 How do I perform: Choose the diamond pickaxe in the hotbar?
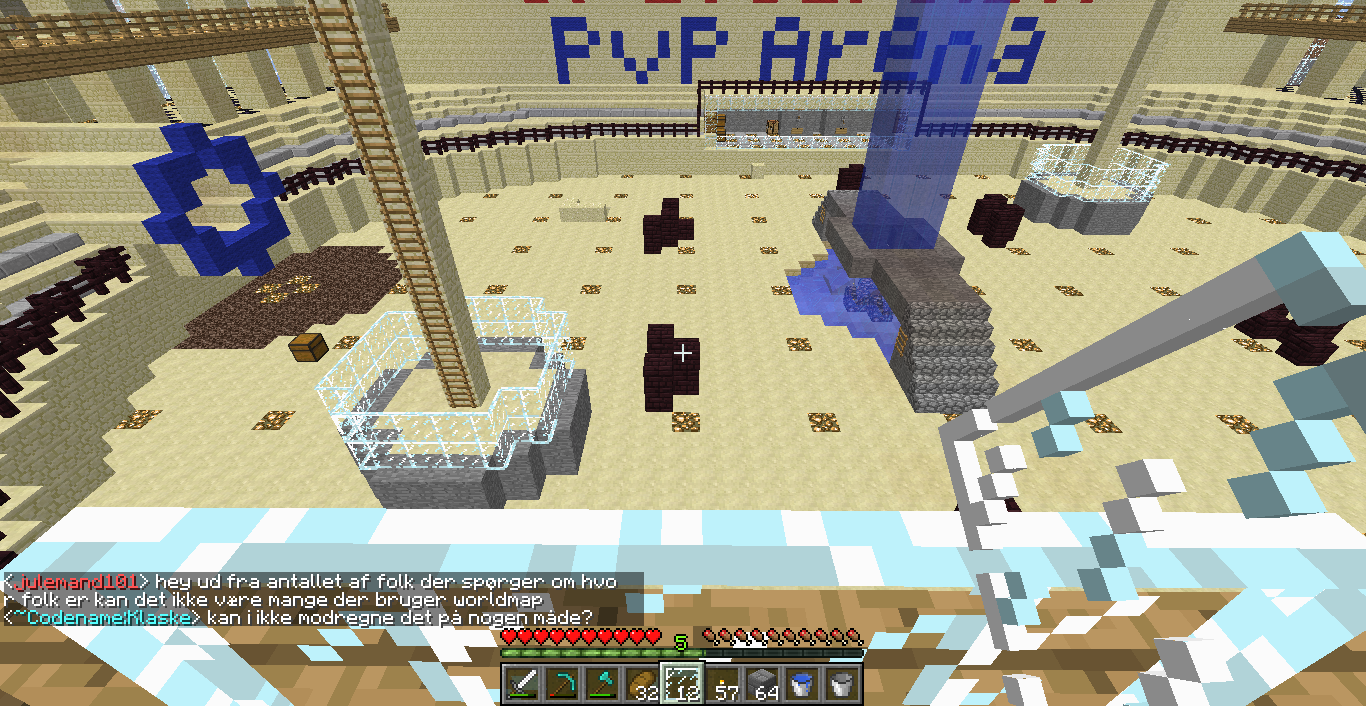point(562,684)
